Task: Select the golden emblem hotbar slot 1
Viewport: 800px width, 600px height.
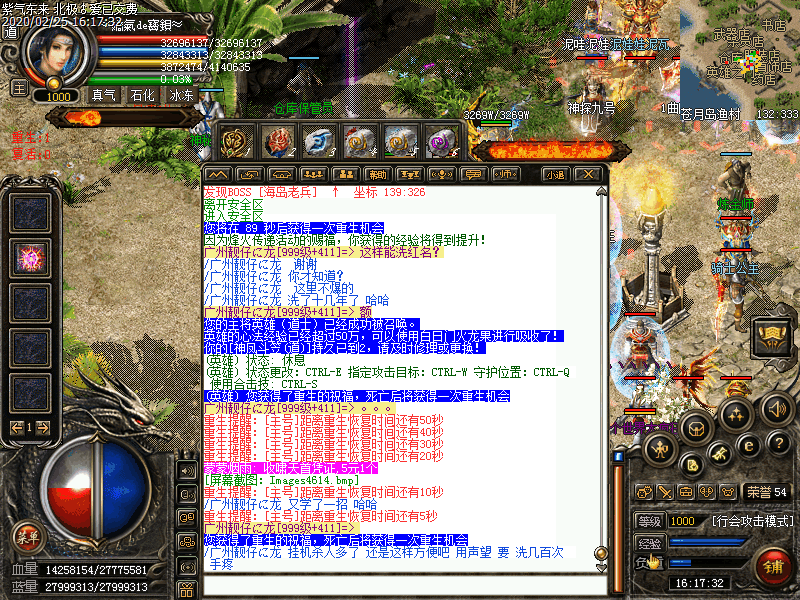Action: click(236, 143)
